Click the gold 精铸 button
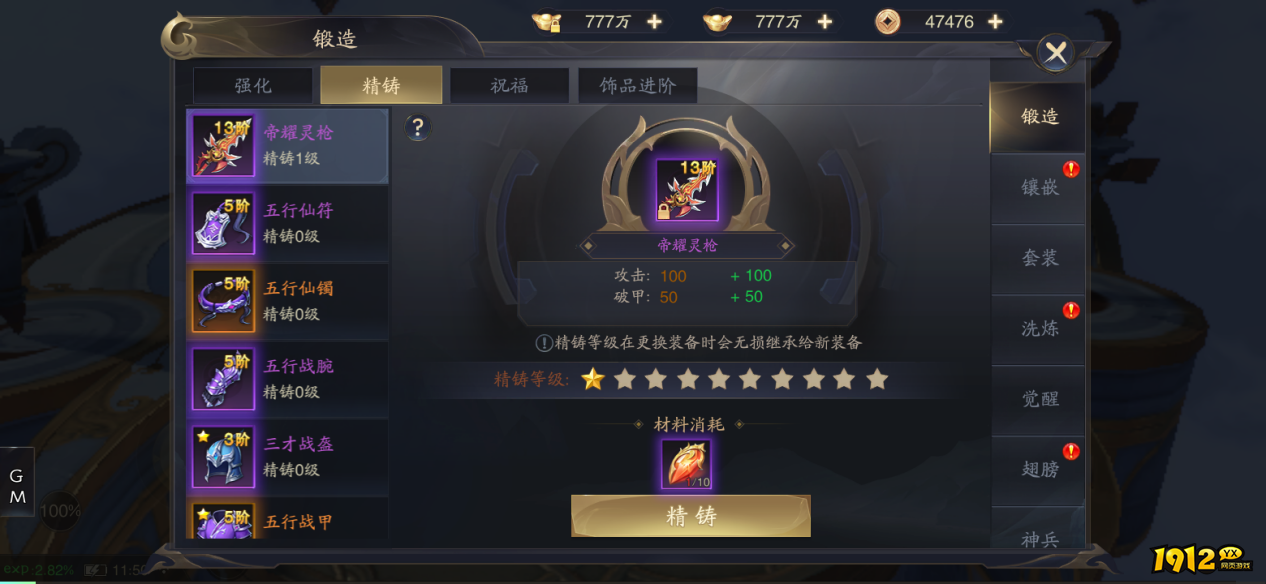The width and height of the screenshot is (1266, 584). pyautogui.click(x=690, y=516)
